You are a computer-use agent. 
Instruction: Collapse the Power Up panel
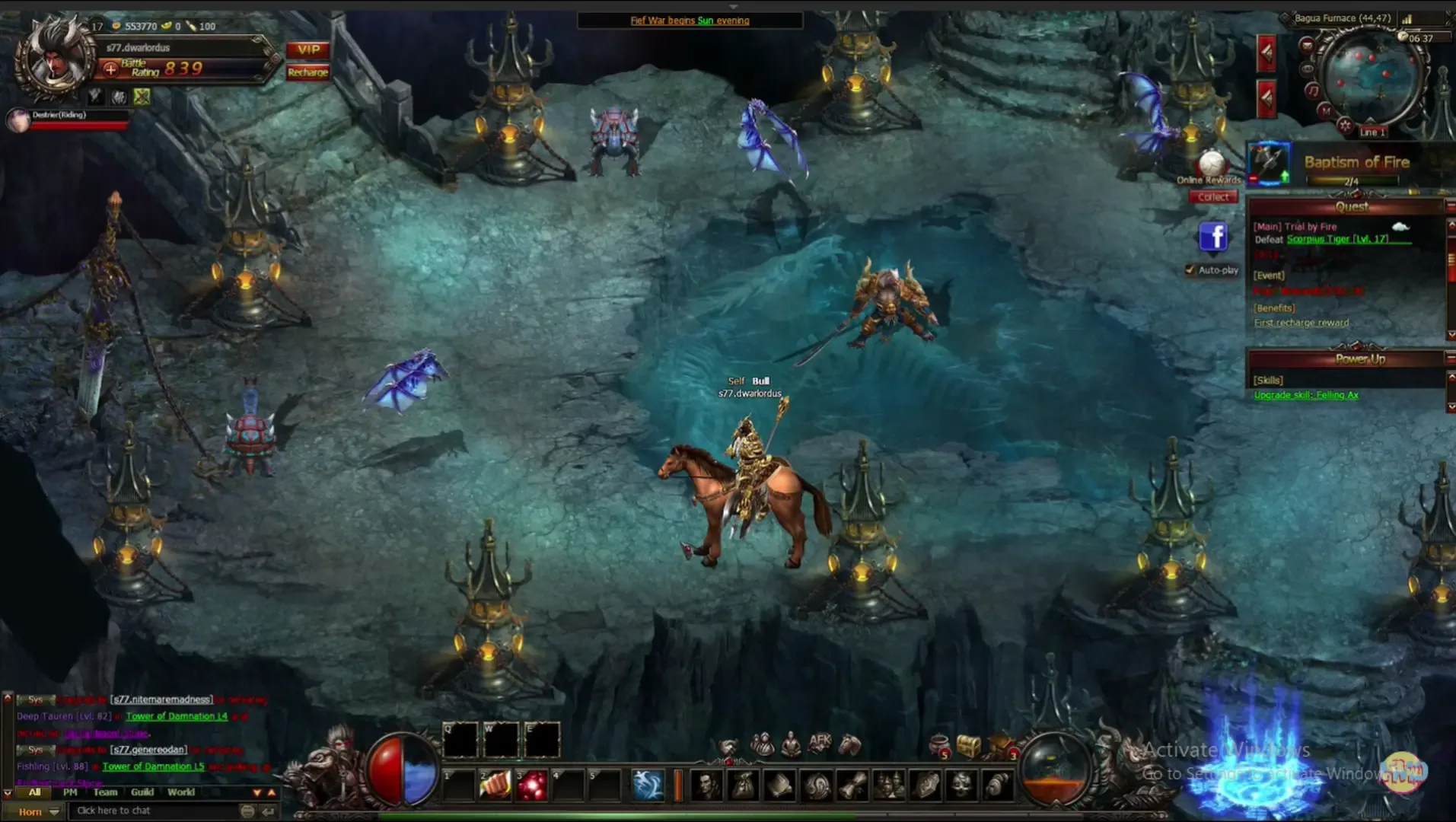tap(1449, 358)
